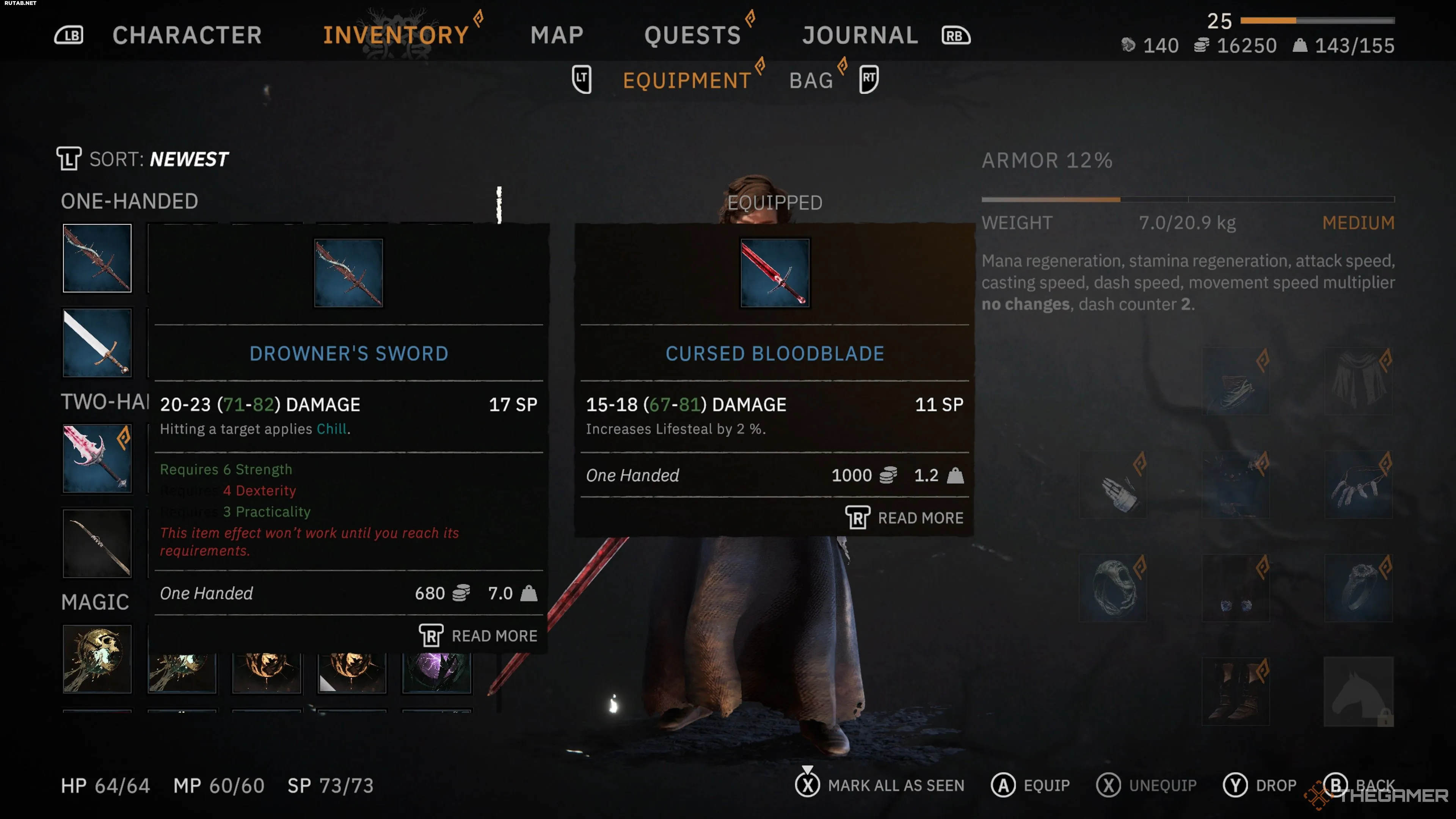Screen dimensions: 1456x819
Task: Select the equipped gloves slot
Action: point(1113,485)
